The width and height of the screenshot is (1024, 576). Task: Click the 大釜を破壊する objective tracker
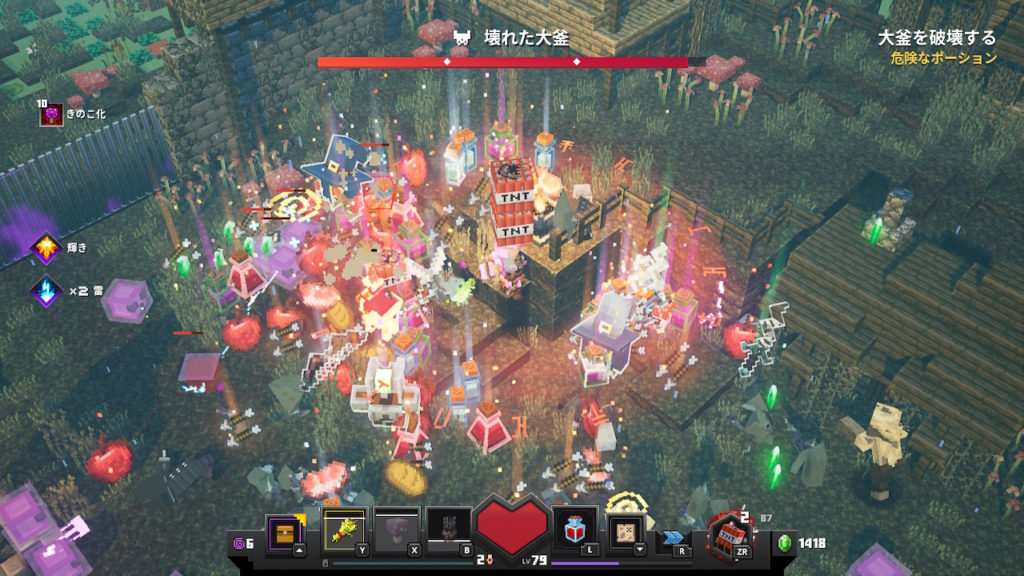(936, 38)
